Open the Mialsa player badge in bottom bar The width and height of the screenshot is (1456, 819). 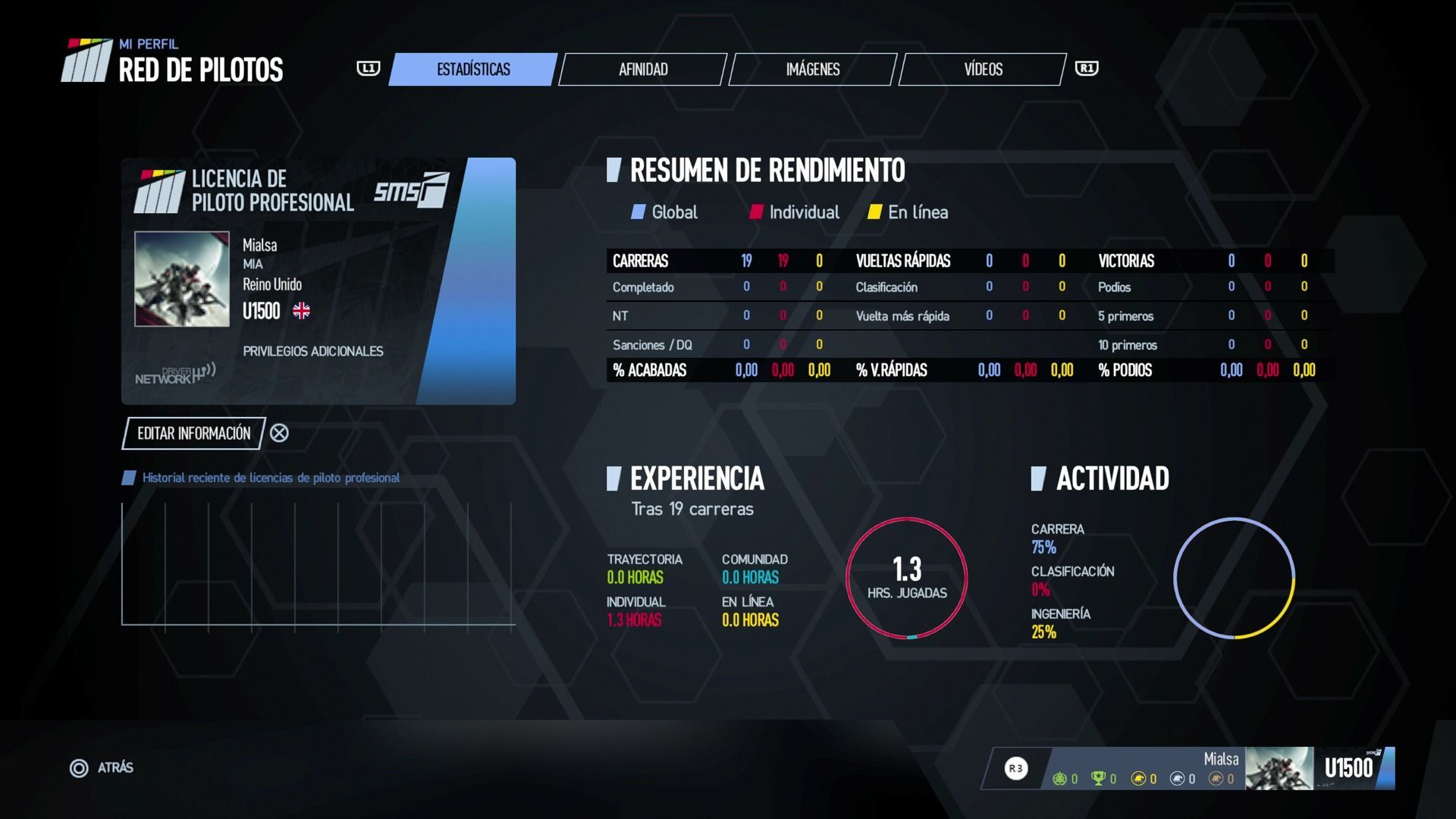point(1278,768)
